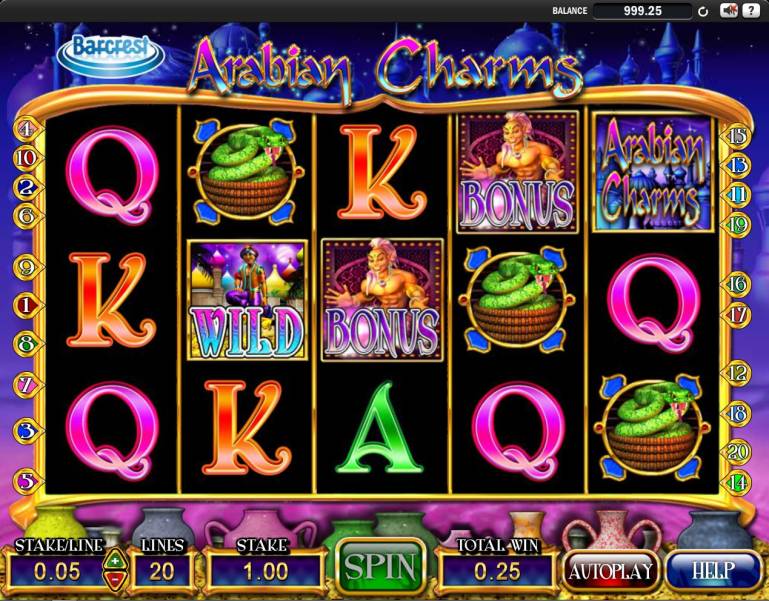Refresh the balance with the circular arrow
Image resolution: width=769 pixels, height=601 pixels.
(703, 12)
